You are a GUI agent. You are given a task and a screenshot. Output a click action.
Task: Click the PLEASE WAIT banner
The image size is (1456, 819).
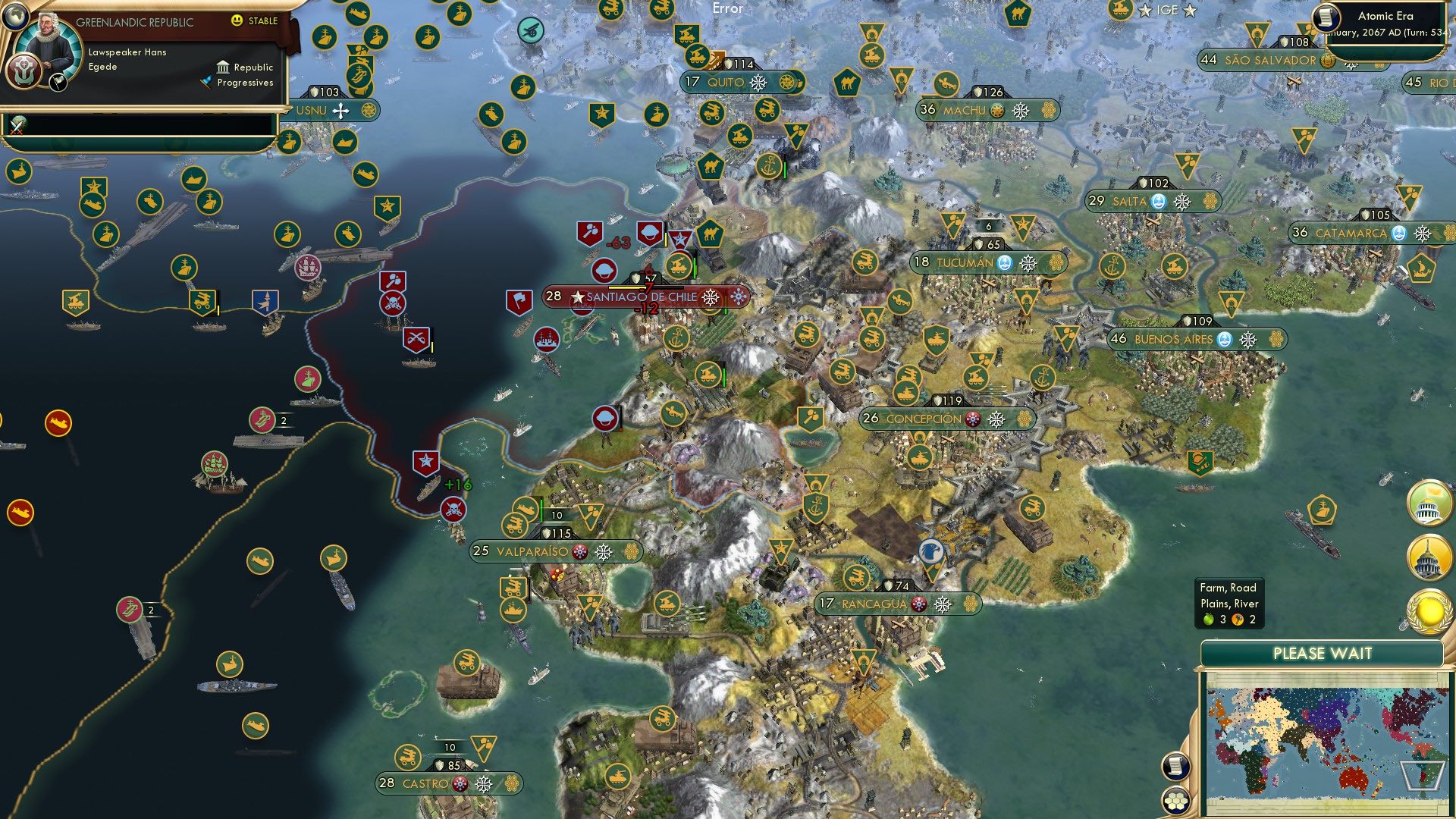[1323, 652]
